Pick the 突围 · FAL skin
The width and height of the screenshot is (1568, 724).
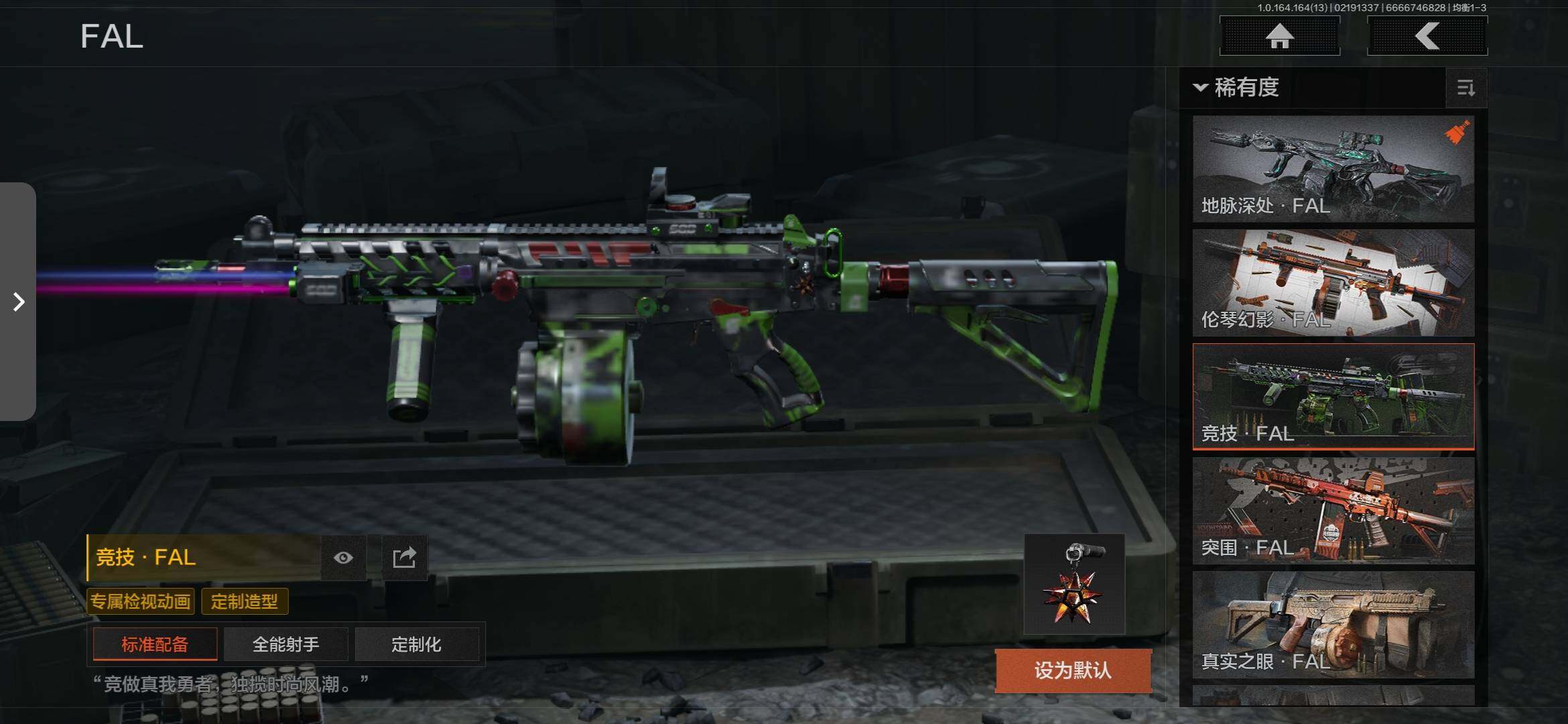(x=1333, y=510)
